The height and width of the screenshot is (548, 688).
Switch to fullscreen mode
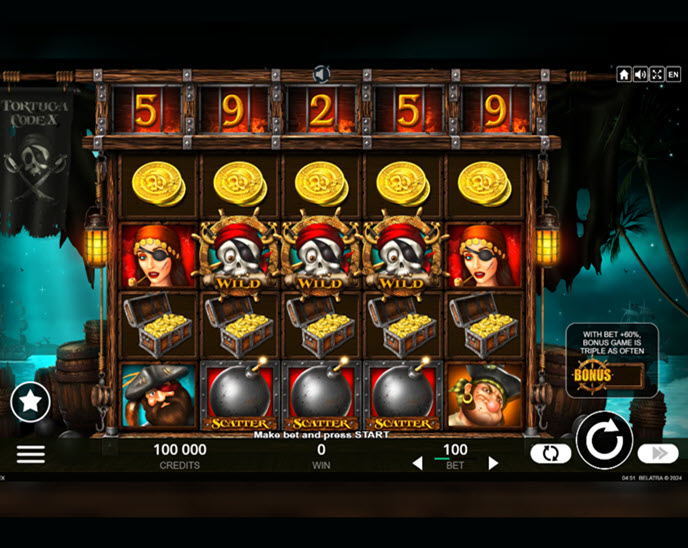[x=657, y=75]
